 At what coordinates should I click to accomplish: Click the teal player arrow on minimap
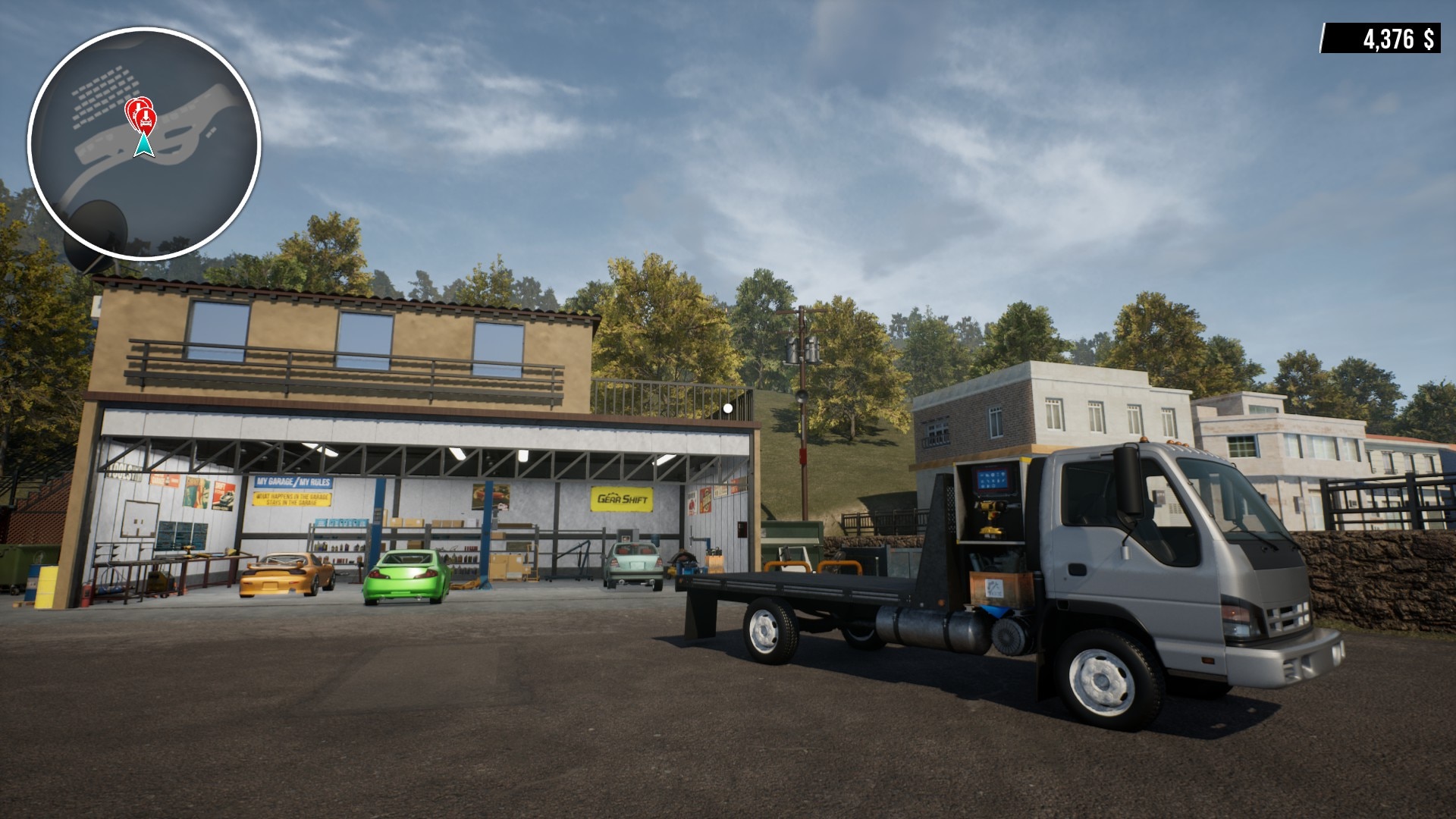pos(143,145)
